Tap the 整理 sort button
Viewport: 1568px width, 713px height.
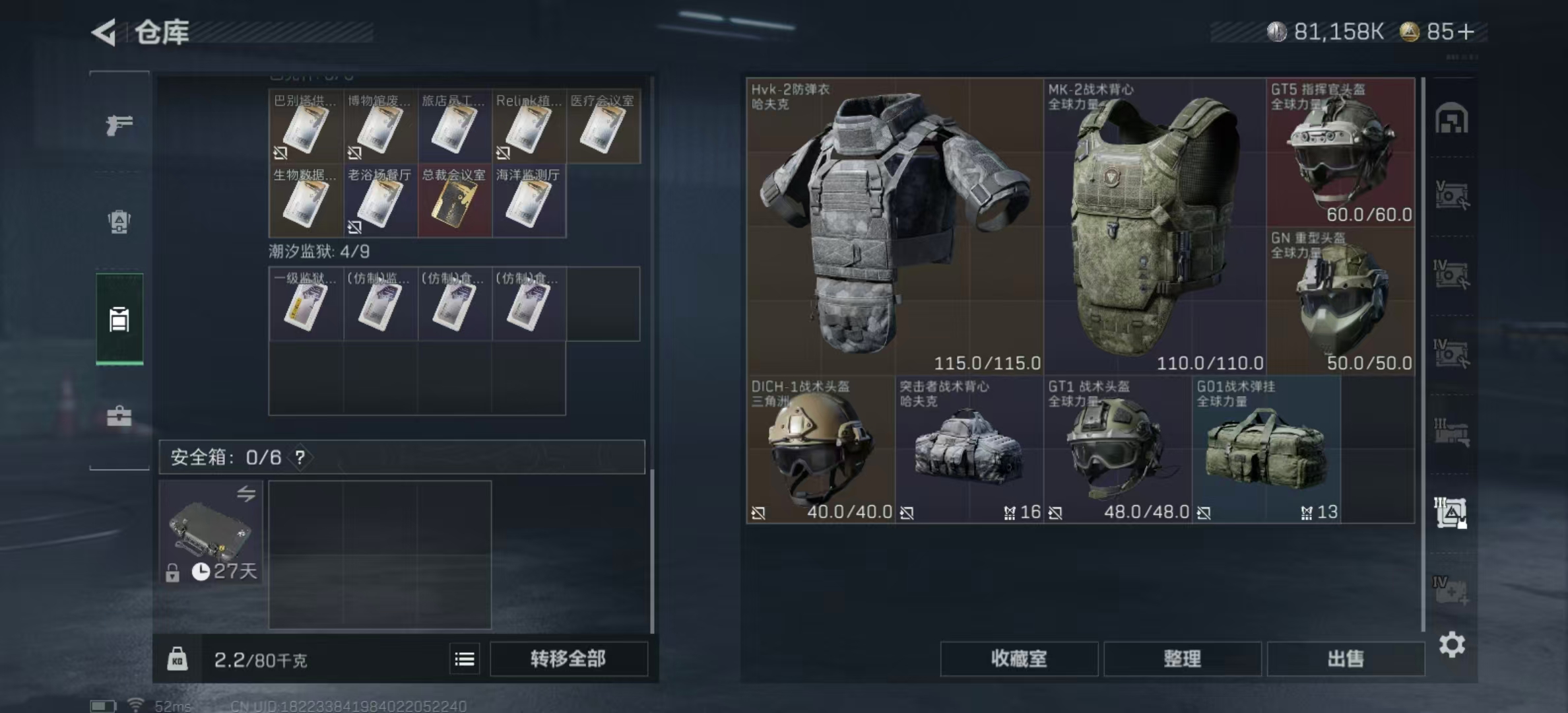[x=1182, y=658]
